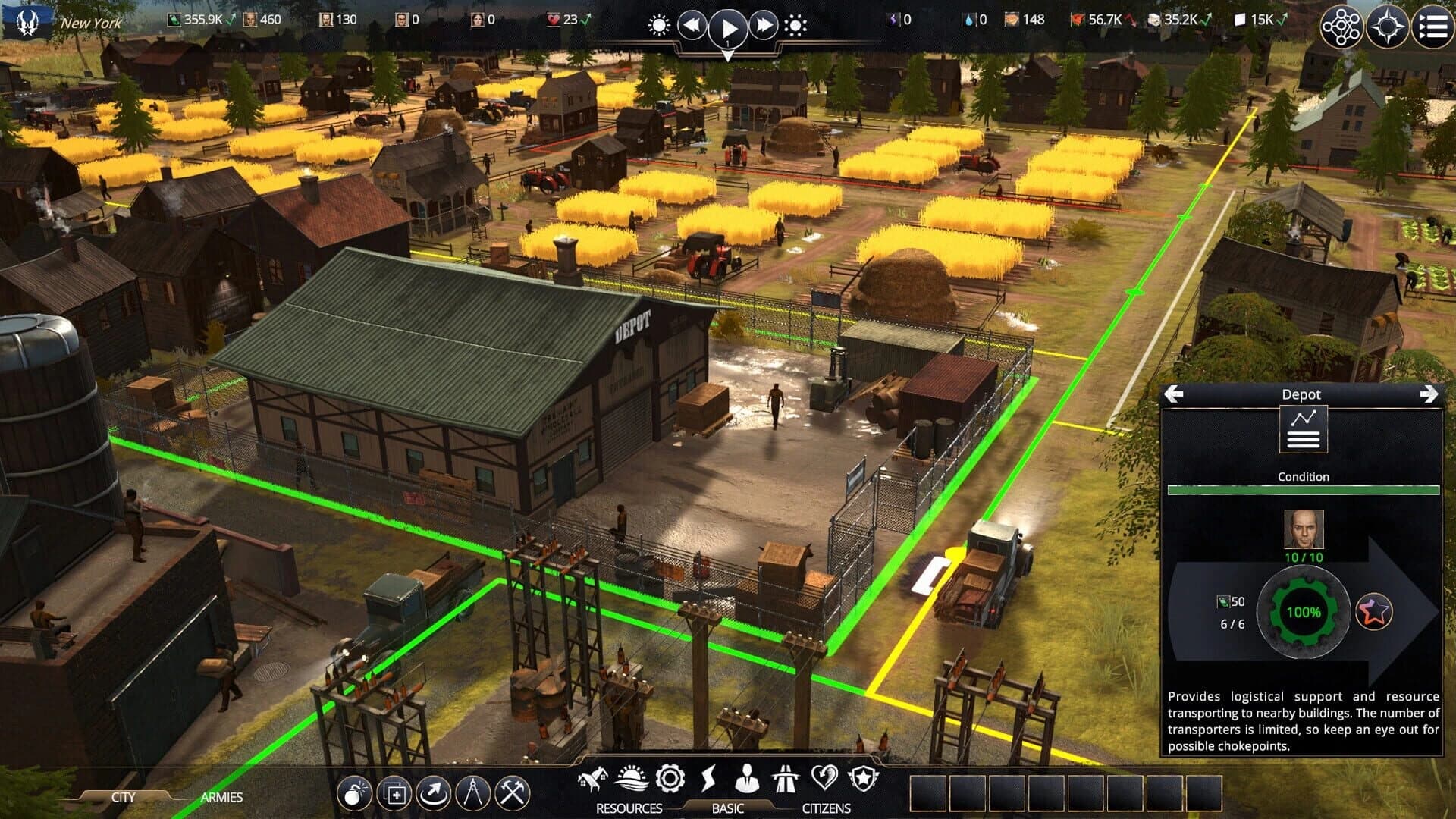Open the highway infrastructure category icon
This screenshot has width=1456, height=819.
(x=787, y=777)
